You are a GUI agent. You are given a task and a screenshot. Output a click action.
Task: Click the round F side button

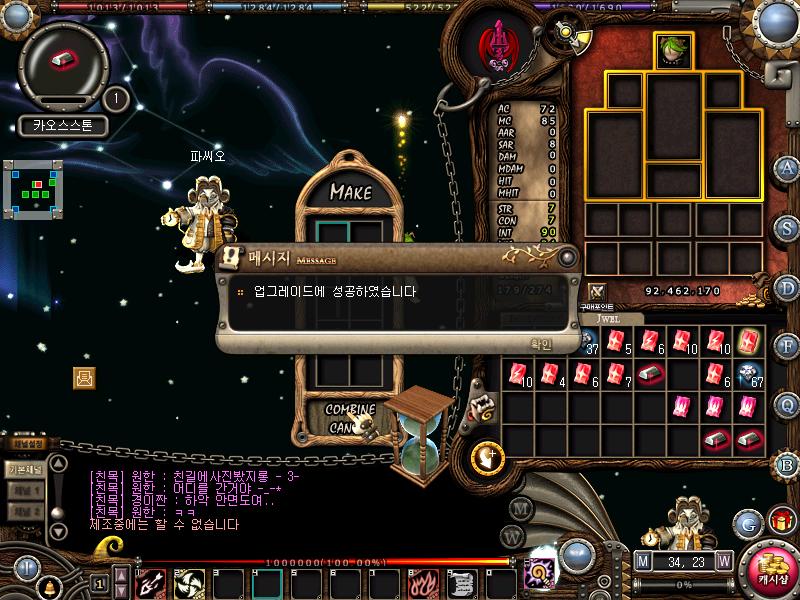[788, 346]
